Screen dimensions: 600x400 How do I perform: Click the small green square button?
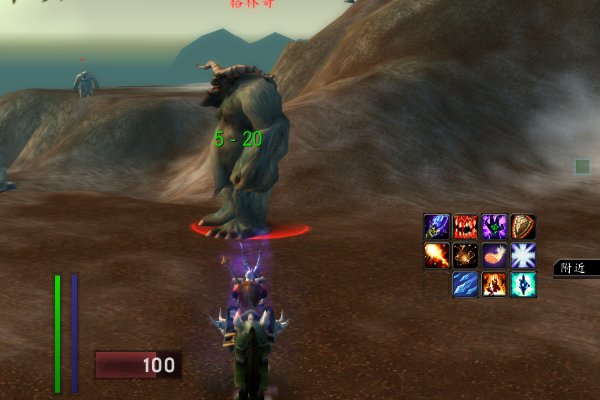tap(582, 166)
